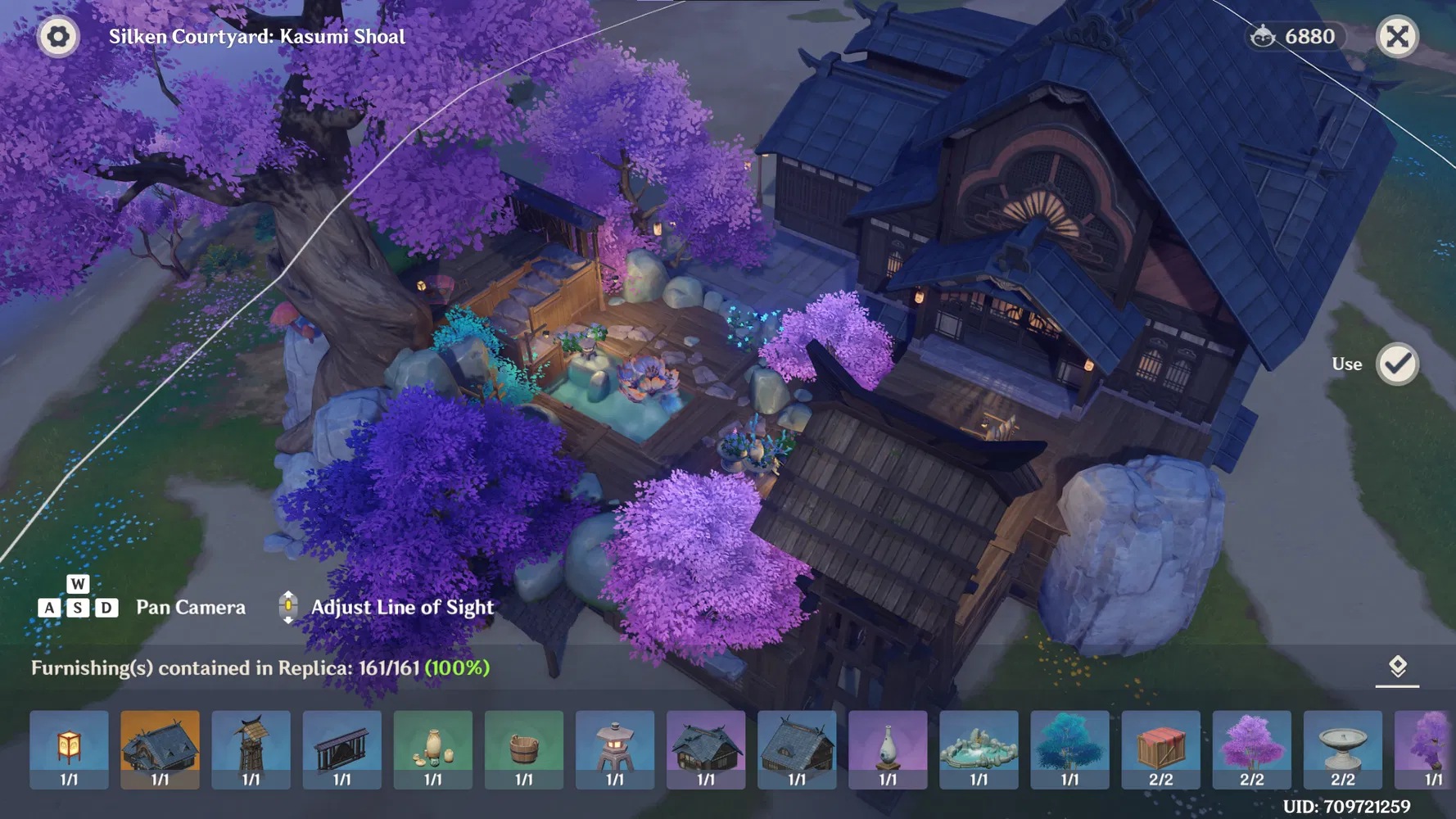Select the paper lantern furnishing thumbnail
The image size is (1456, 819).
coord(69,749)
